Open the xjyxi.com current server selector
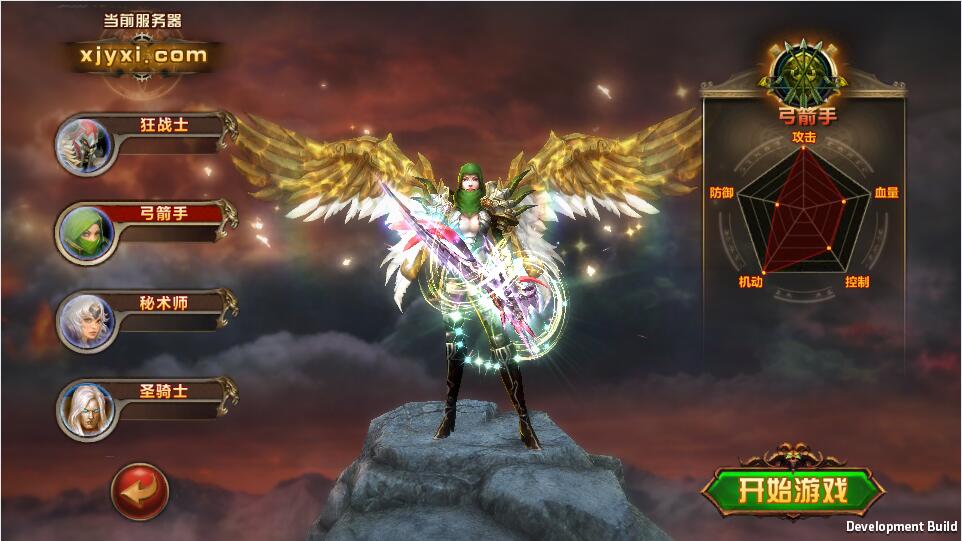 [x=143, y=55]
